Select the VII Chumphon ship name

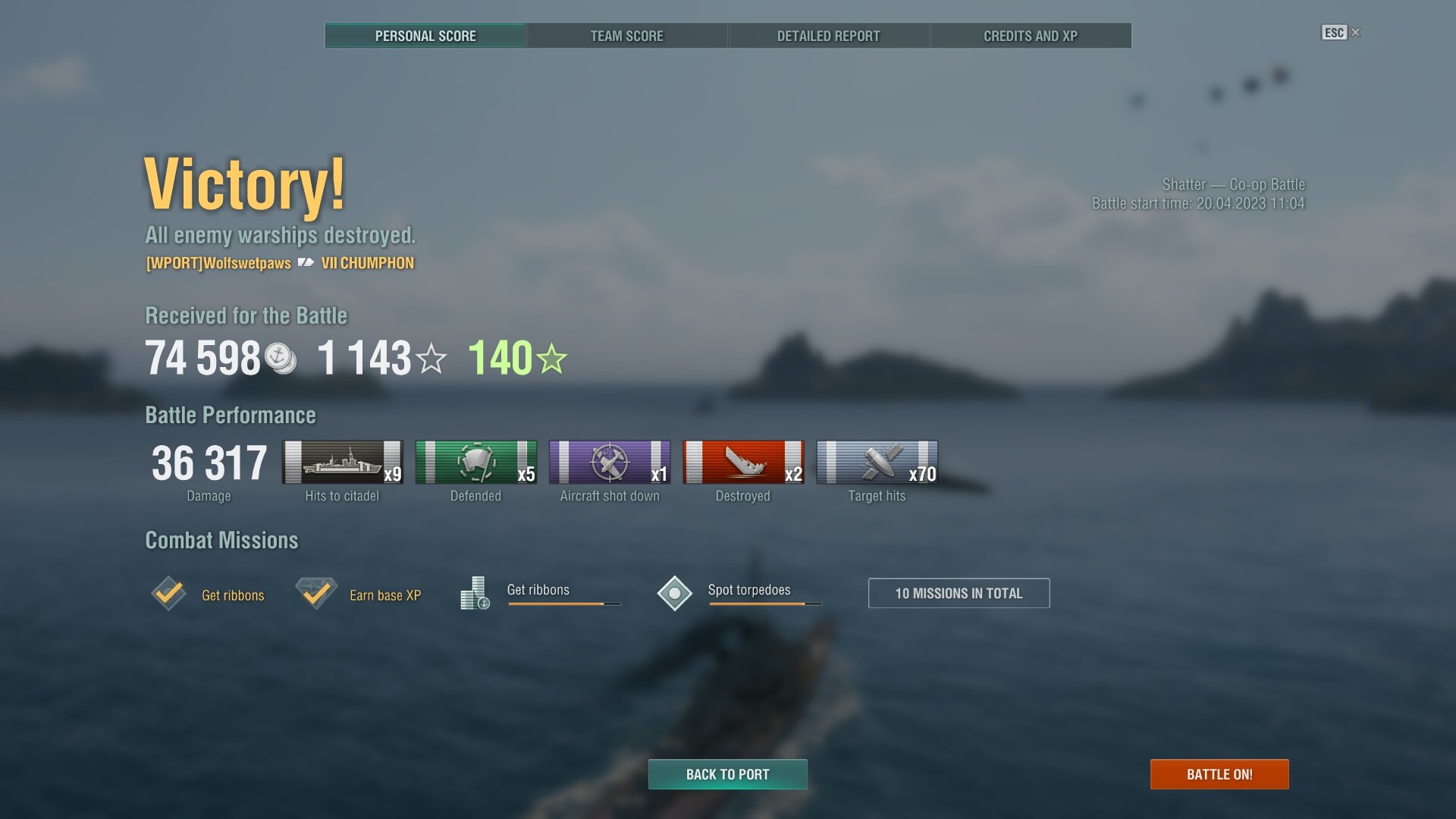368,263
